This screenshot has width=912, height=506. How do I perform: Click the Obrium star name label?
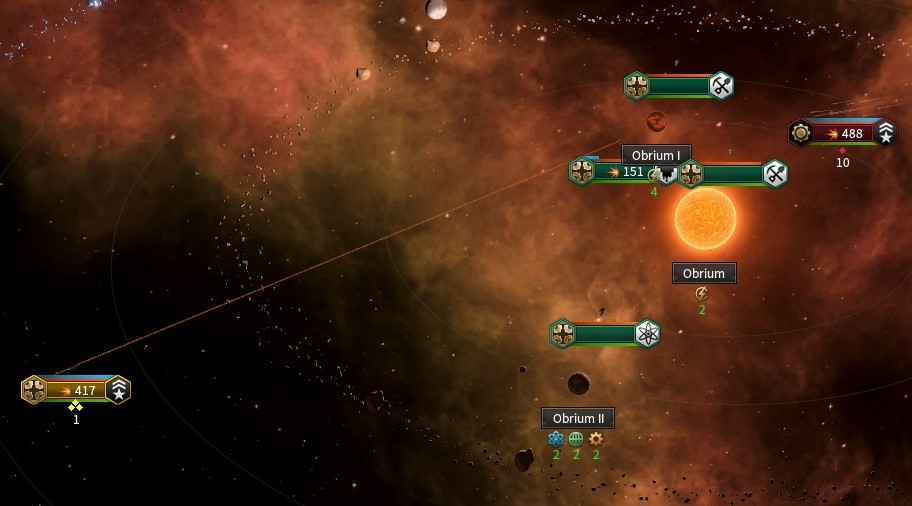[x=704, y=273]
